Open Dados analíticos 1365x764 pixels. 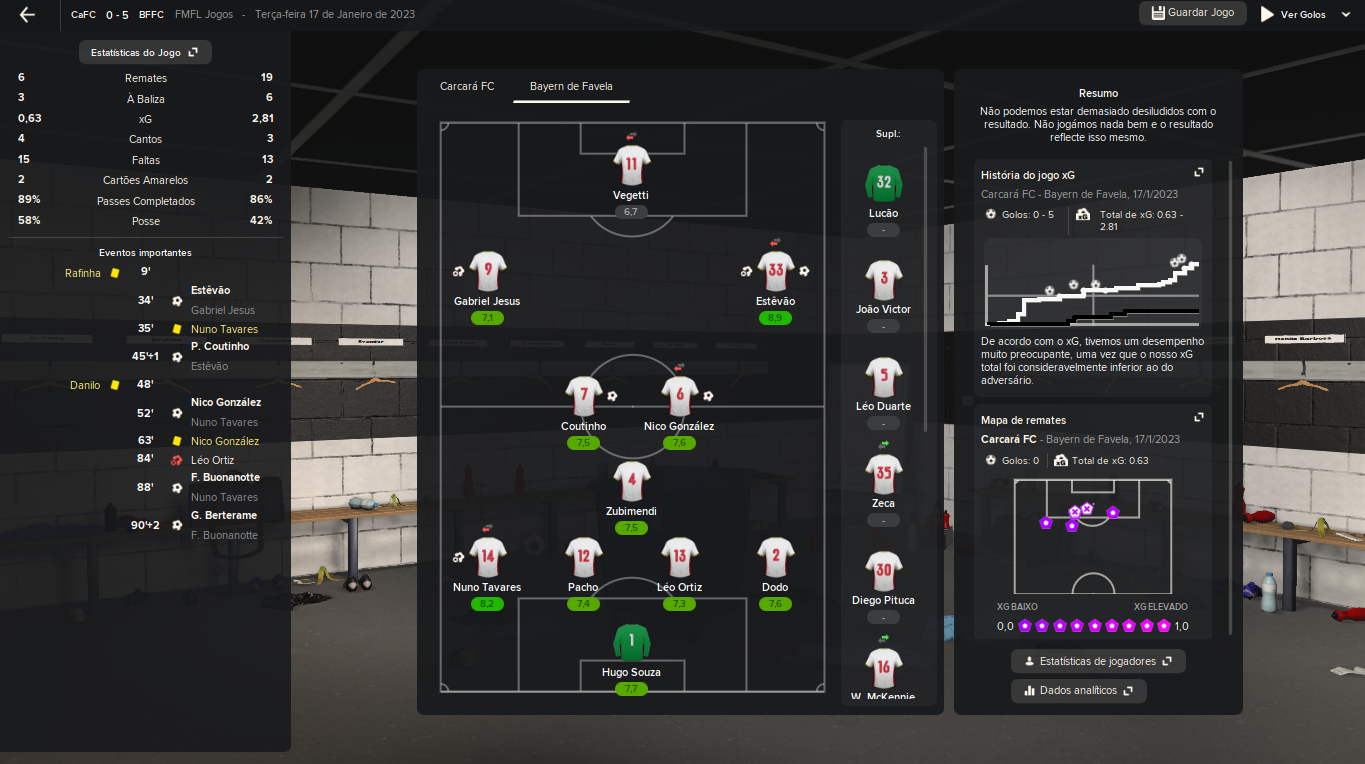point(1078,691)
